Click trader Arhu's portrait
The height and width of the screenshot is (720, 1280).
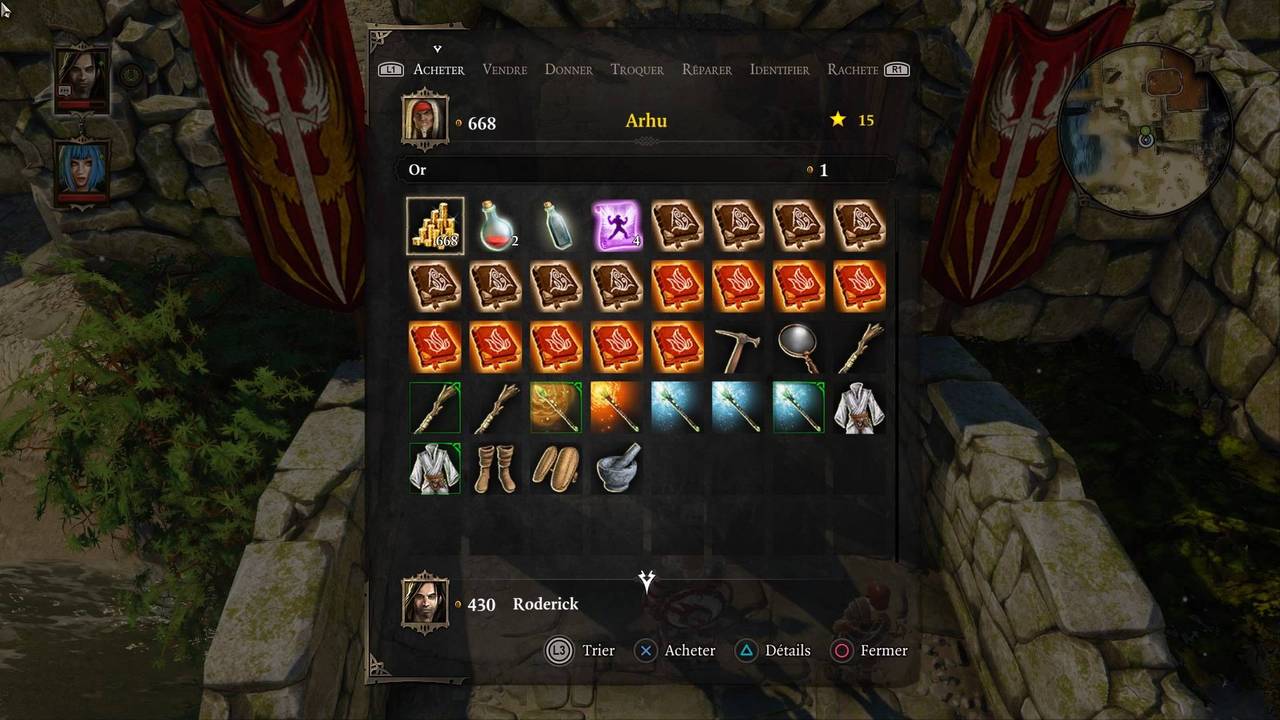(425, 119)
